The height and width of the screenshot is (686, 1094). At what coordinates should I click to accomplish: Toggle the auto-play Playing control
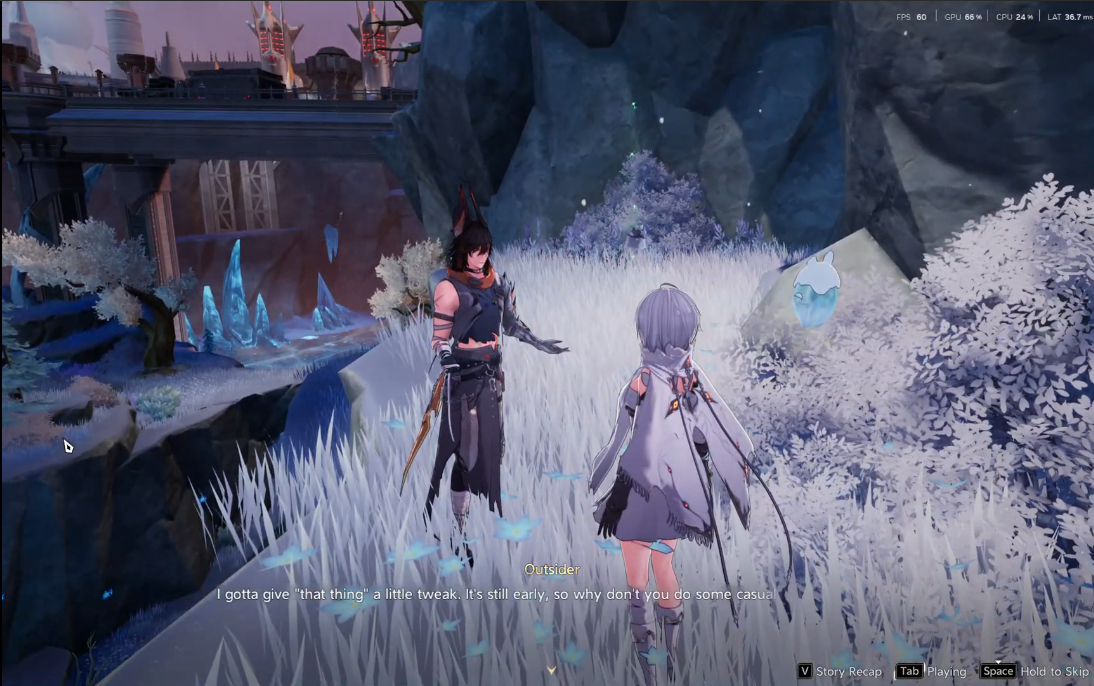point(931,671)
